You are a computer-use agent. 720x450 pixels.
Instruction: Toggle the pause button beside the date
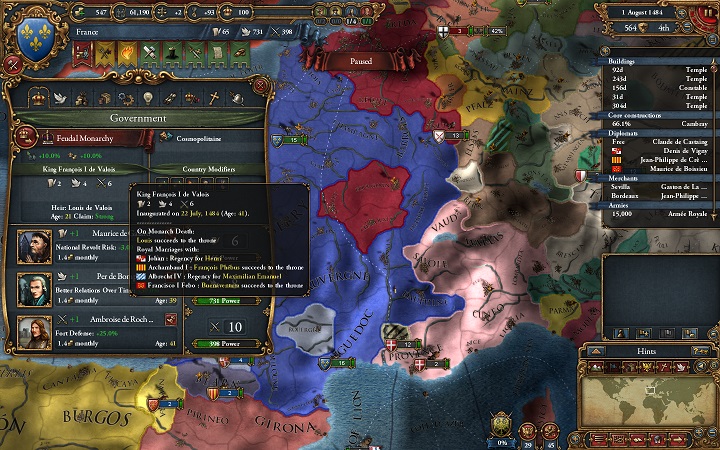[x=706, y=11]
